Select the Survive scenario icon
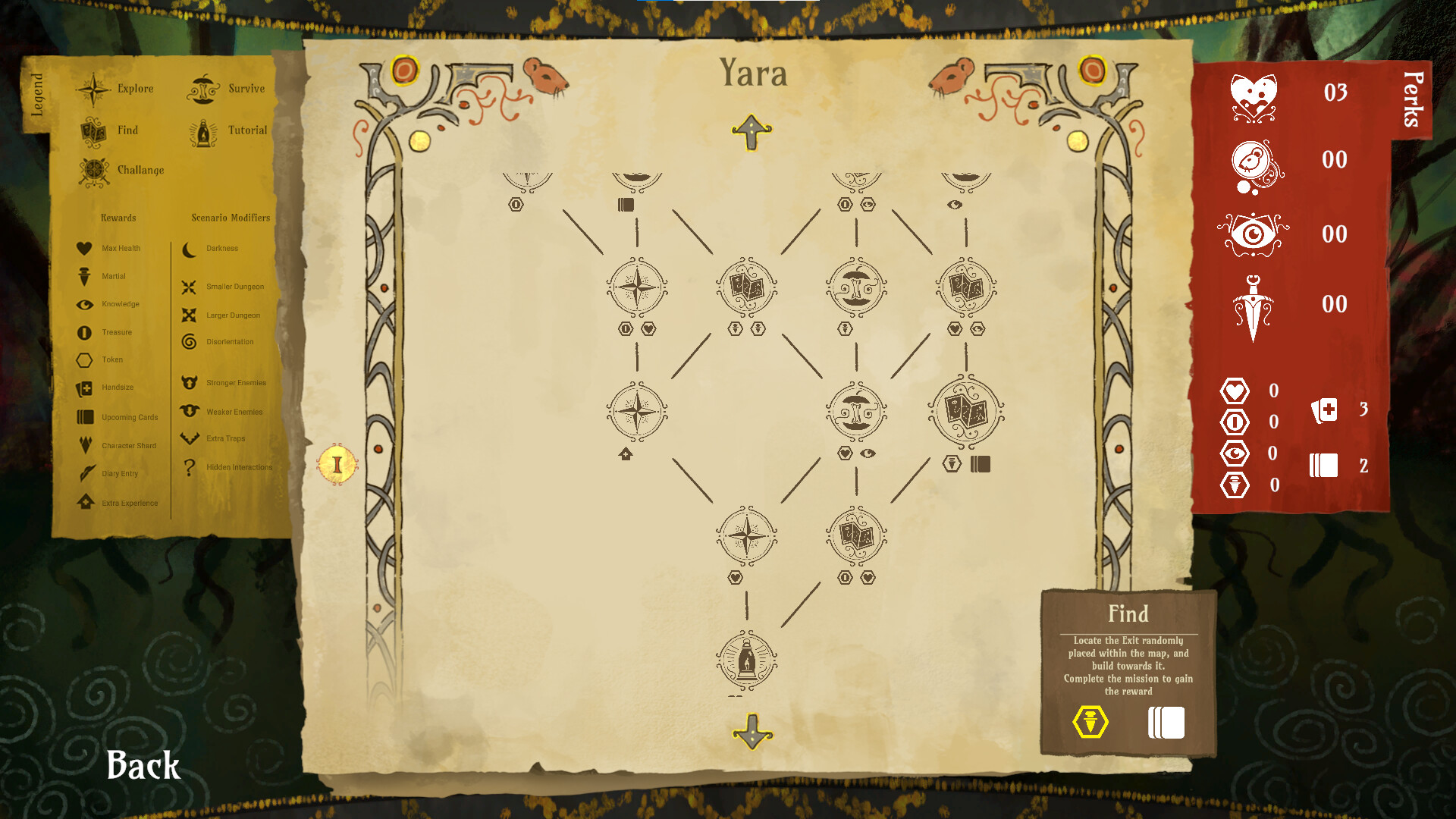This screenshot has height=819, width=1456. (202, 87)
